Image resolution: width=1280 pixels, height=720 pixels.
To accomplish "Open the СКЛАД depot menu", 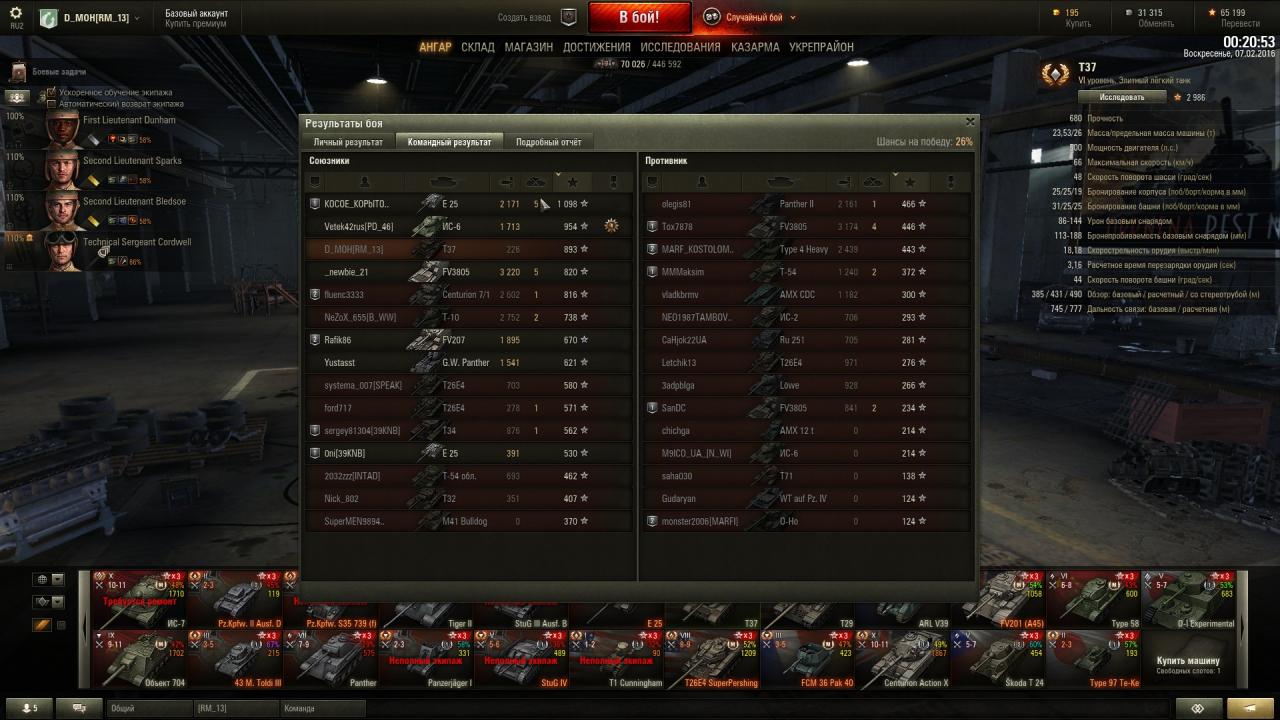I will click(x=478, y=47).
